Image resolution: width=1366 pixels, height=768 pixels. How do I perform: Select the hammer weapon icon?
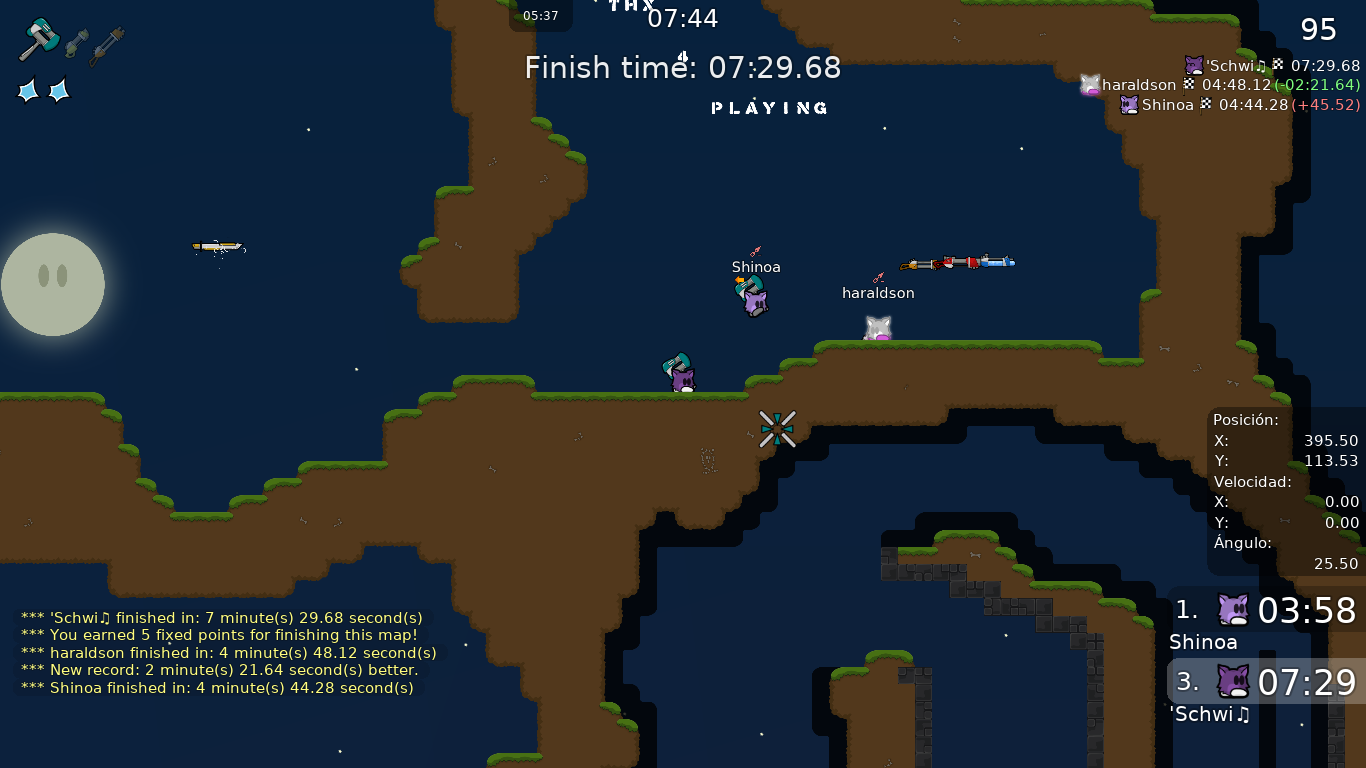[40, 39]
